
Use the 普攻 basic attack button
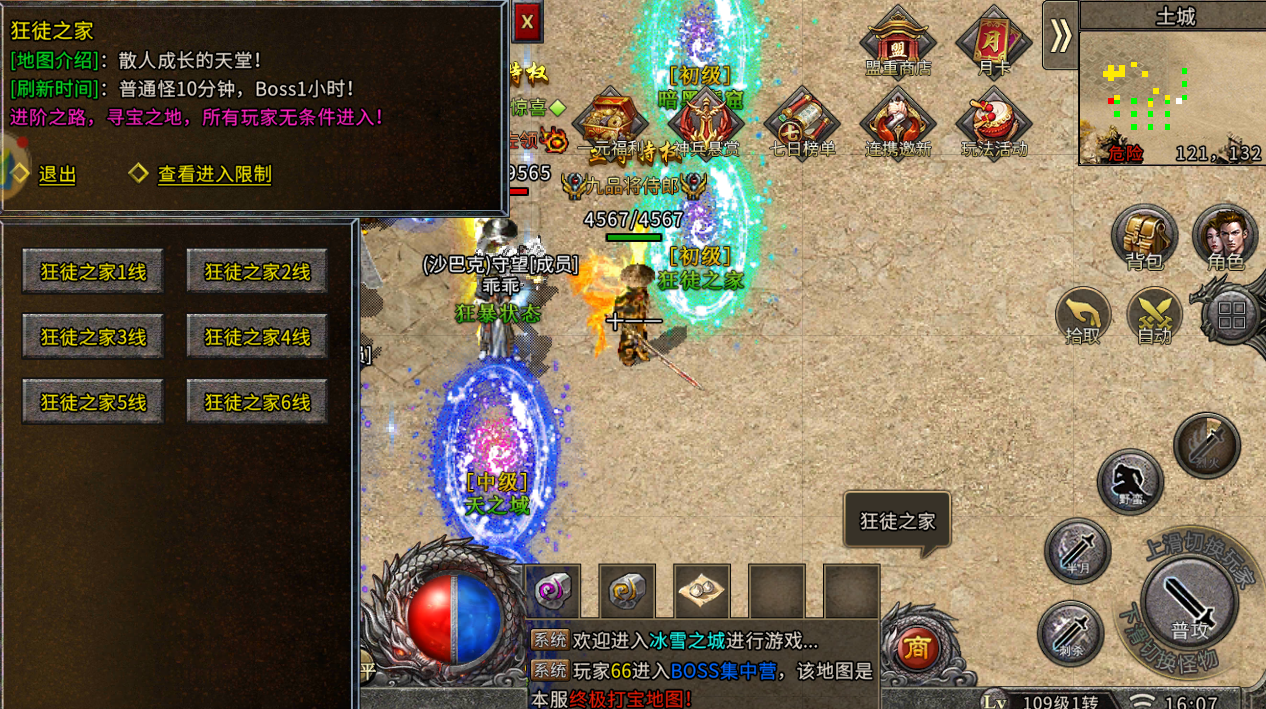click(x=1189, y=603)
